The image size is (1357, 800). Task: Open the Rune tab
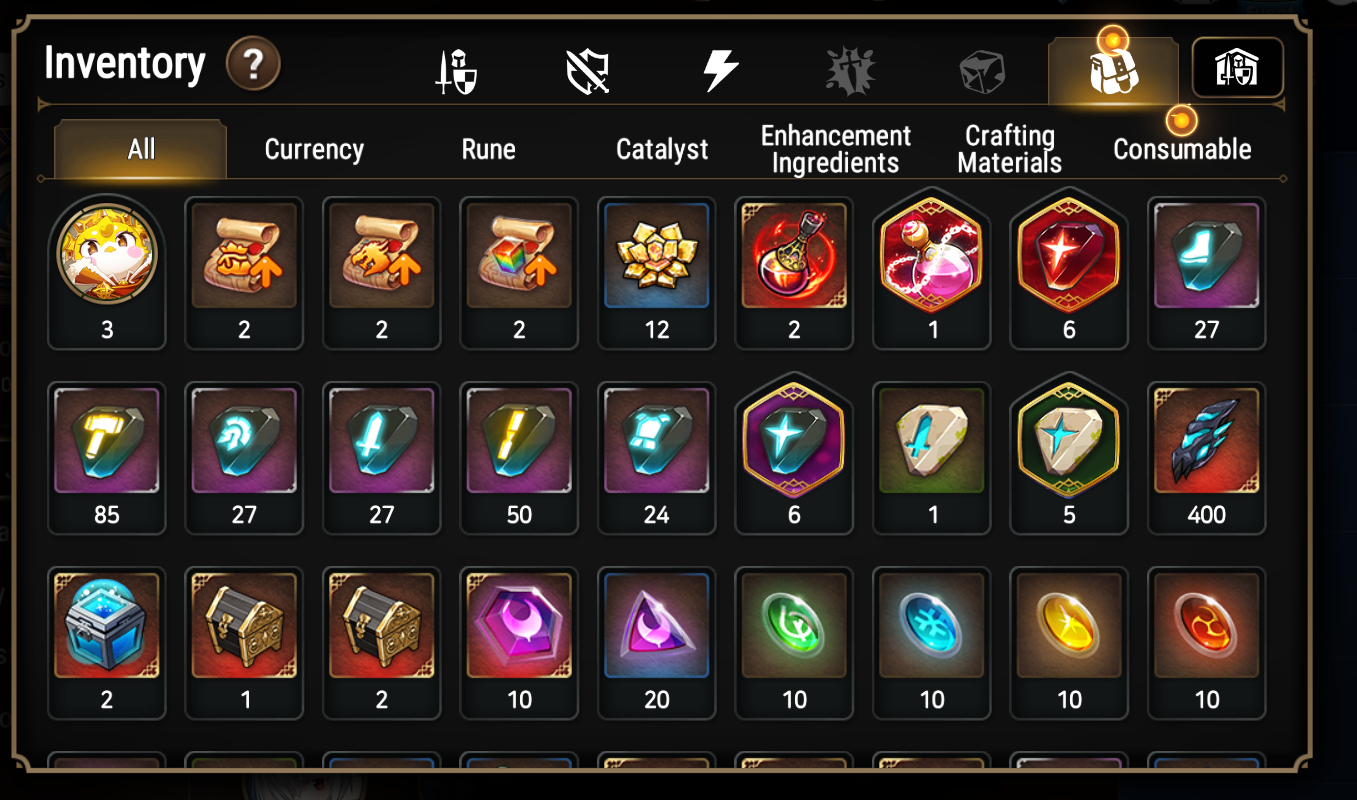pos(487,148)
